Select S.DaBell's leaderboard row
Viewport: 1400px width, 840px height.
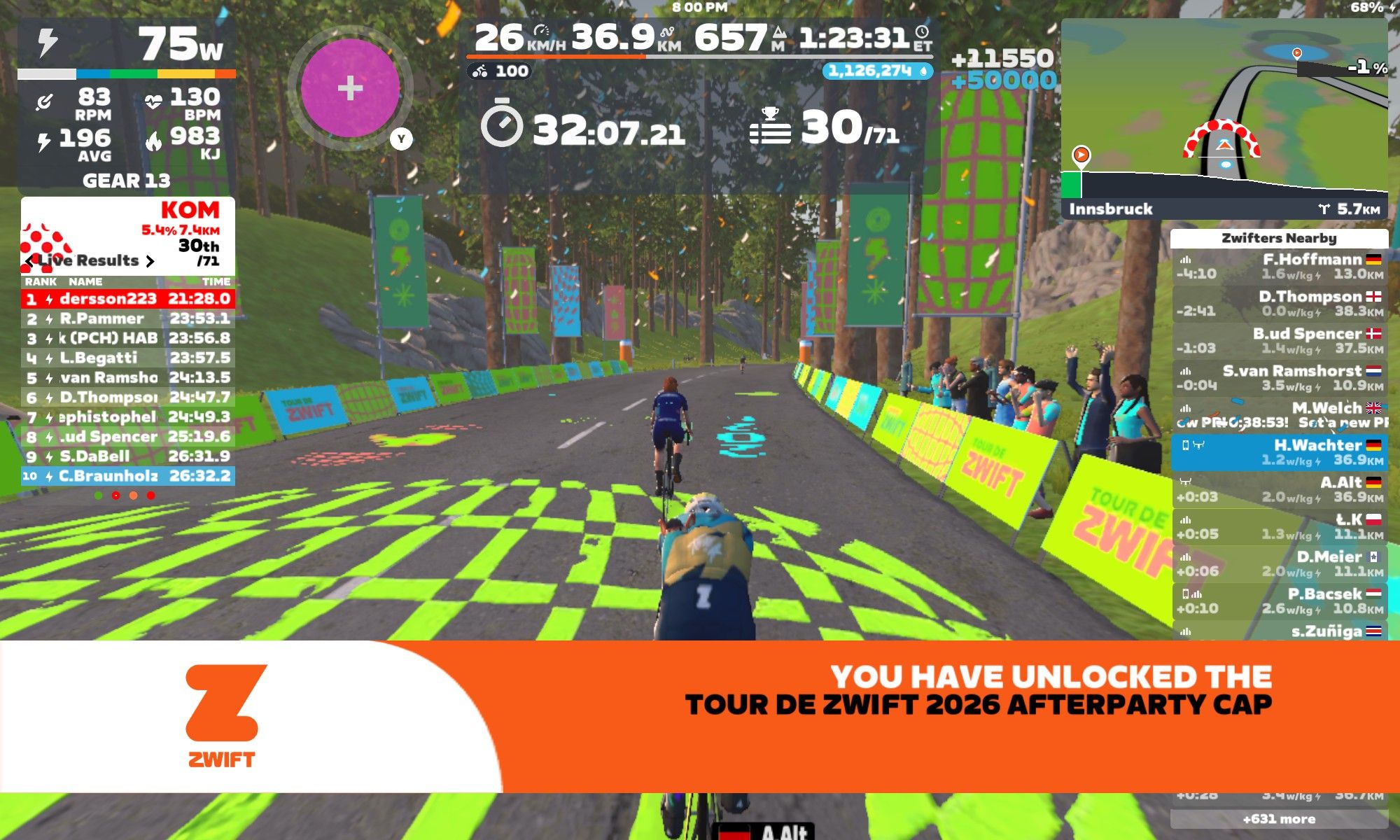pyautogui.click(x=128, y=456)
